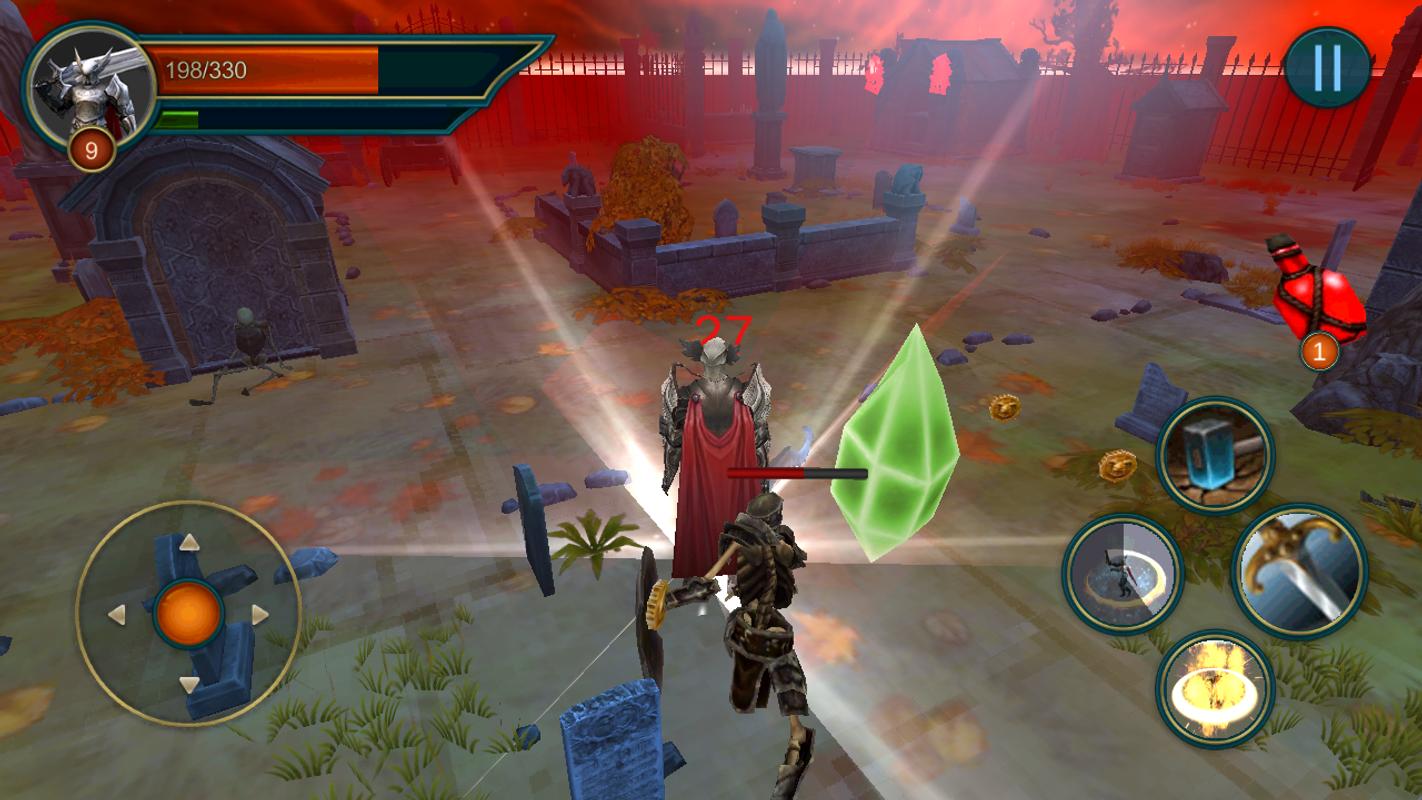Trigger the whirlwind spin ability
This screenshot has width=1422, height=800.
pyautogui.click(x=1122, y=574)
